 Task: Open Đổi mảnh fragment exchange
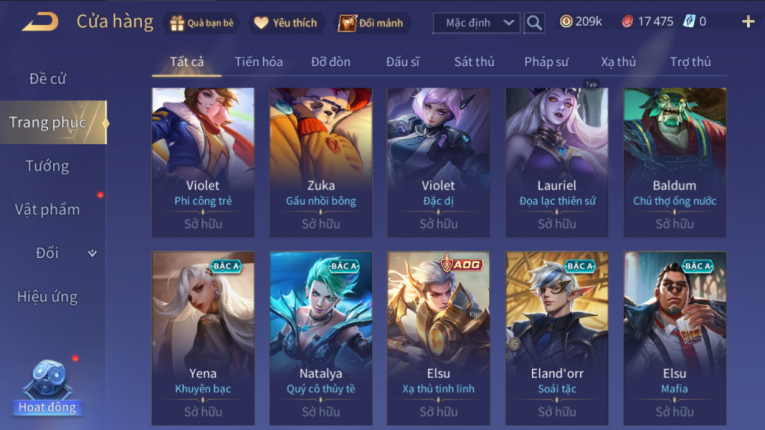[x=373, y=22]
